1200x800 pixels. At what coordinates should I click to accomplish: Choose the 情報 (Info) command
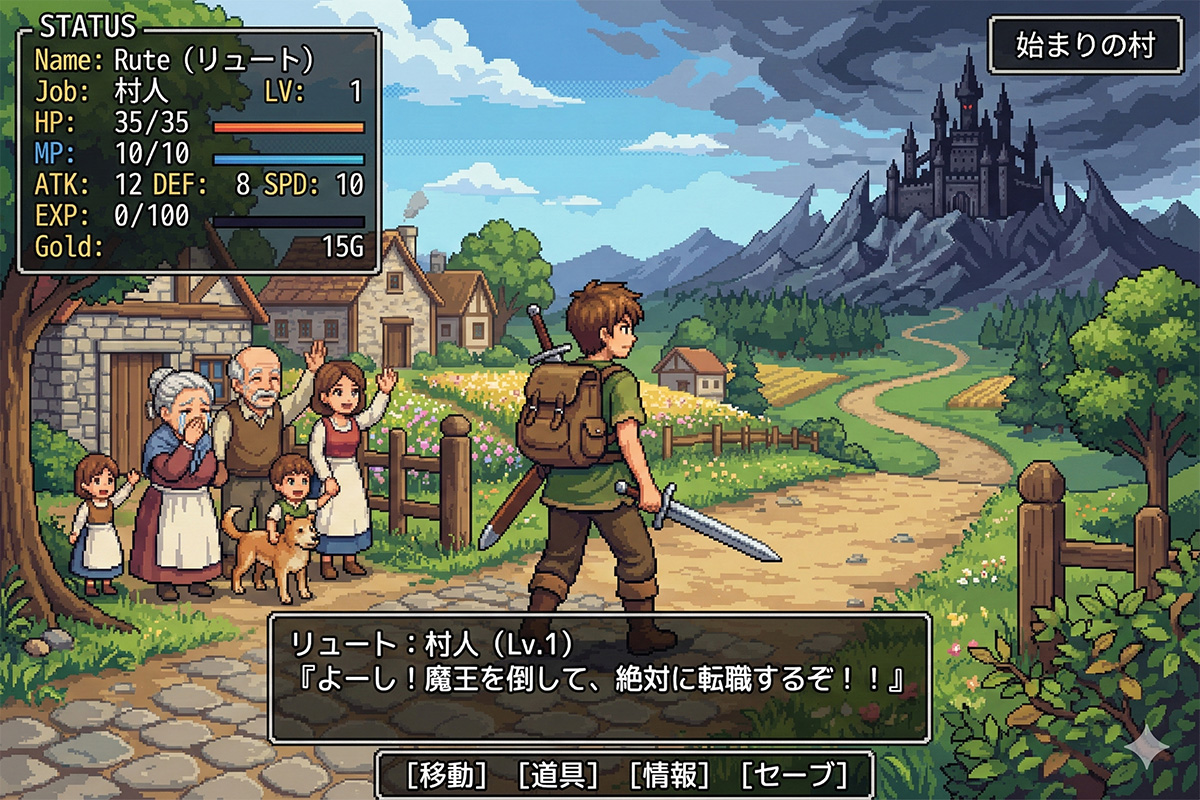(669, 774)
